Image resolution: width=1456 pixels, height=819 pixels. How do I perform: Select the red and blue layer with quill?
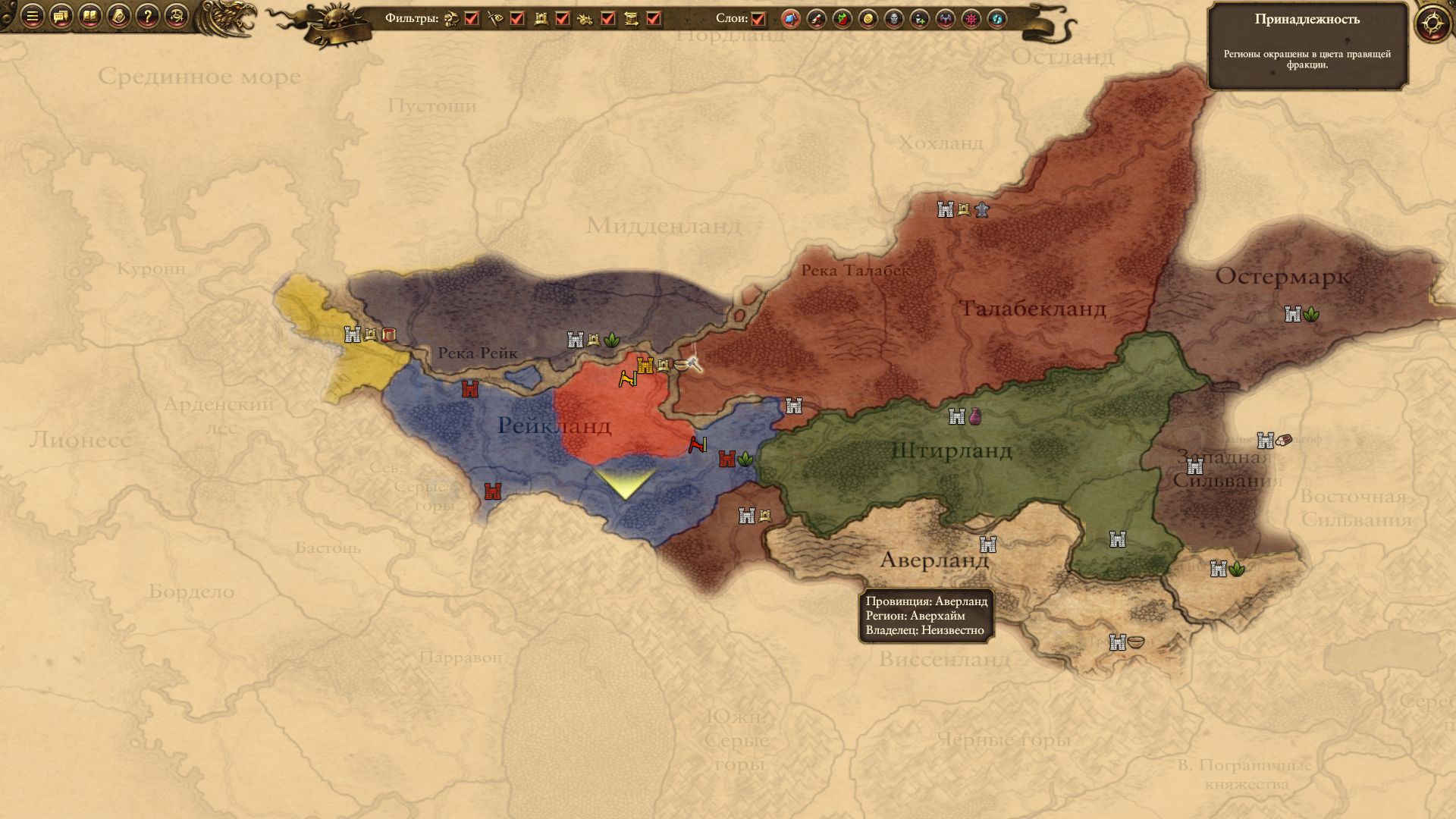[x=817, y=19]
